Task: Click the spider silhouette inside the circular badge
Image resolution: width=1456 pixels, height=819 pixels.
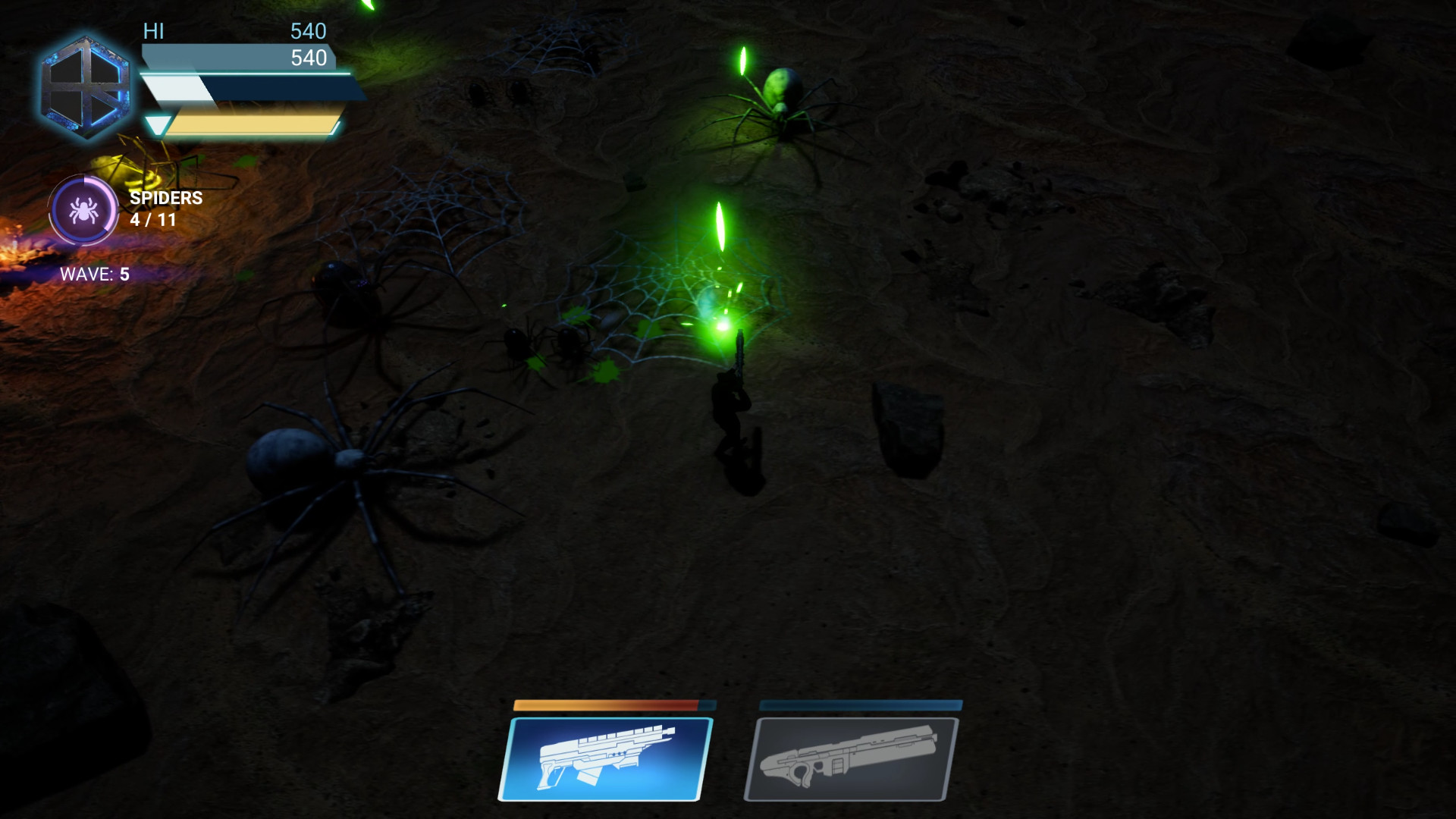Action: coord(83,211)
